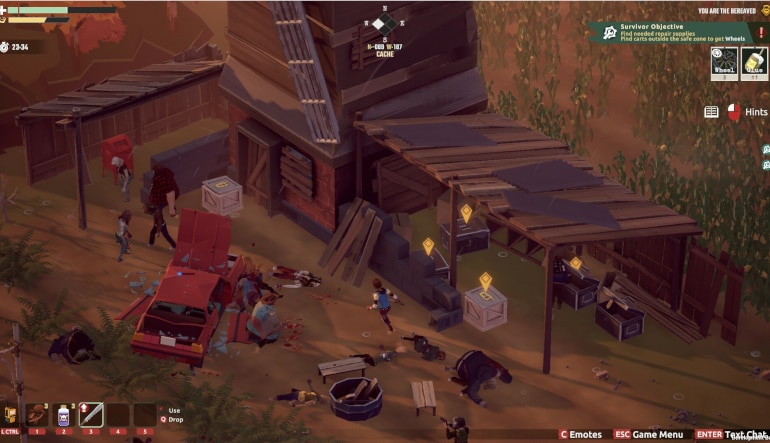Screen dimensions: 770x443
Task: Select the mushroom item in hotbar slot 1
Action: (x=37, y=414)
